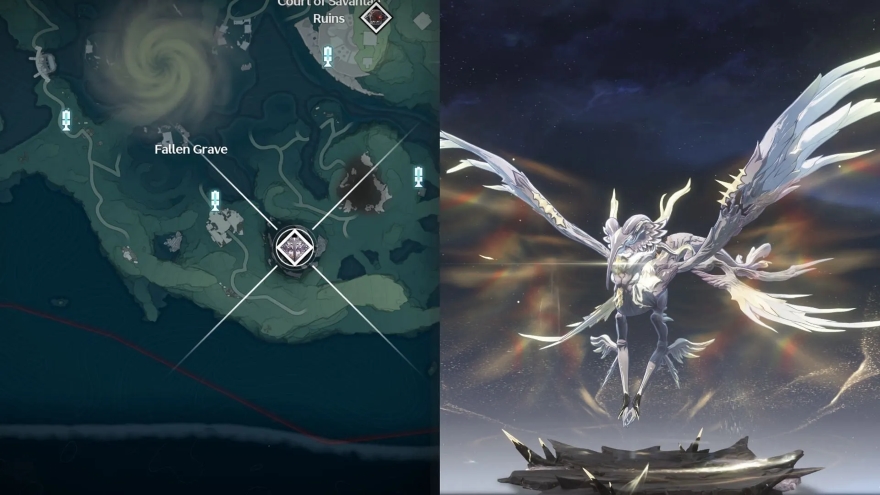Choose the beacon beside Court of Savantae Ruins
Viewport: 880px width, 495px height.
point(329,55)
